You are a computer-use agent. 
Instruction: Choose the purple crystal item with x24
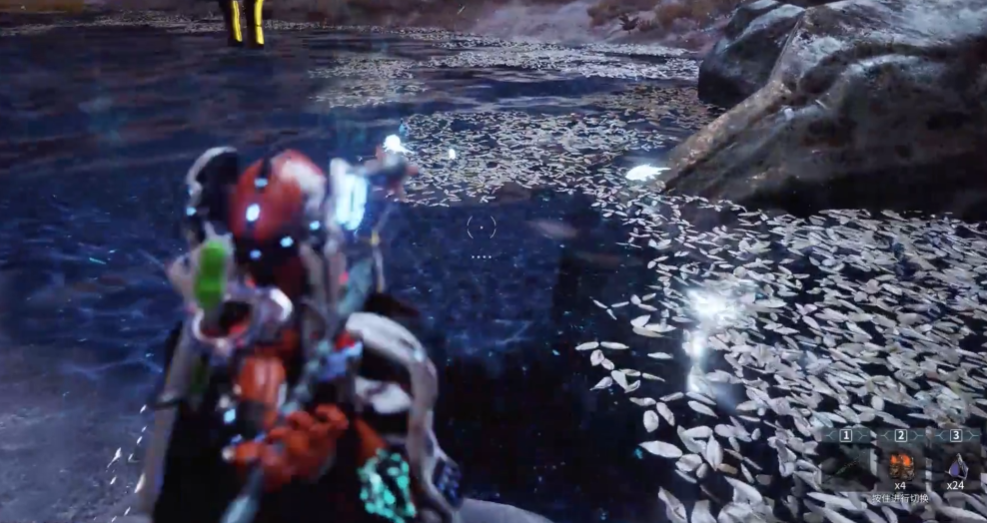point(957,466)
